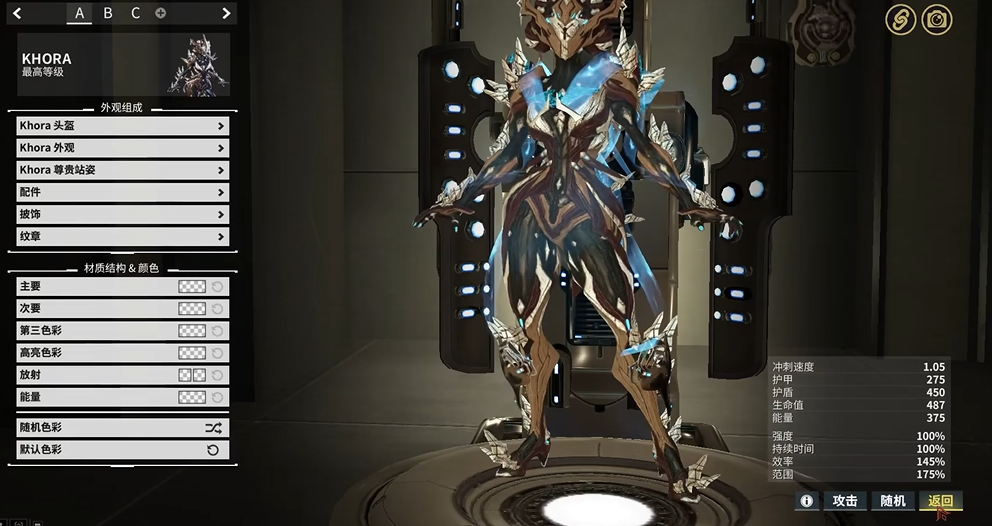
Task: Open the 披饰 syandana menu
Action: point(123,214)
